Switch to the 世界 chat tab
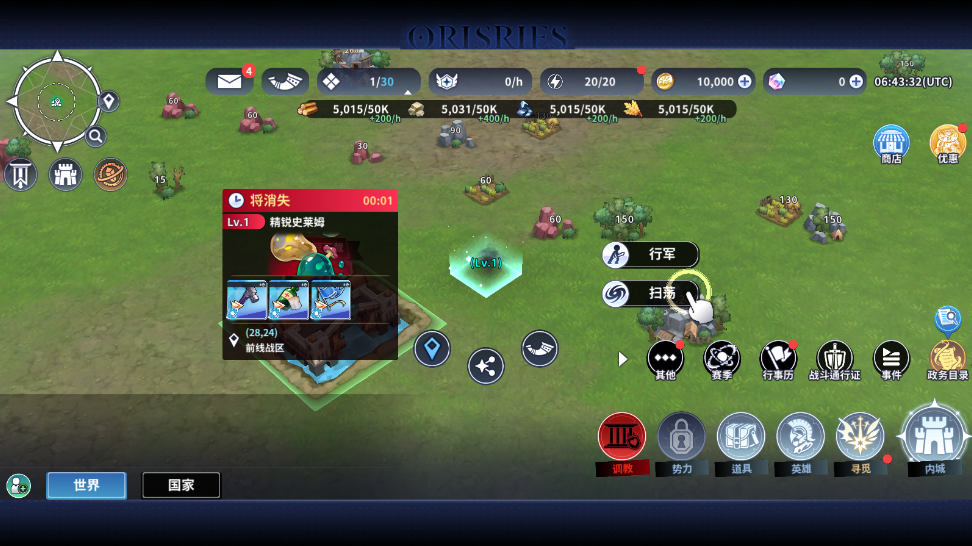This screenshot has height=546, width=972. click(86, 486)
